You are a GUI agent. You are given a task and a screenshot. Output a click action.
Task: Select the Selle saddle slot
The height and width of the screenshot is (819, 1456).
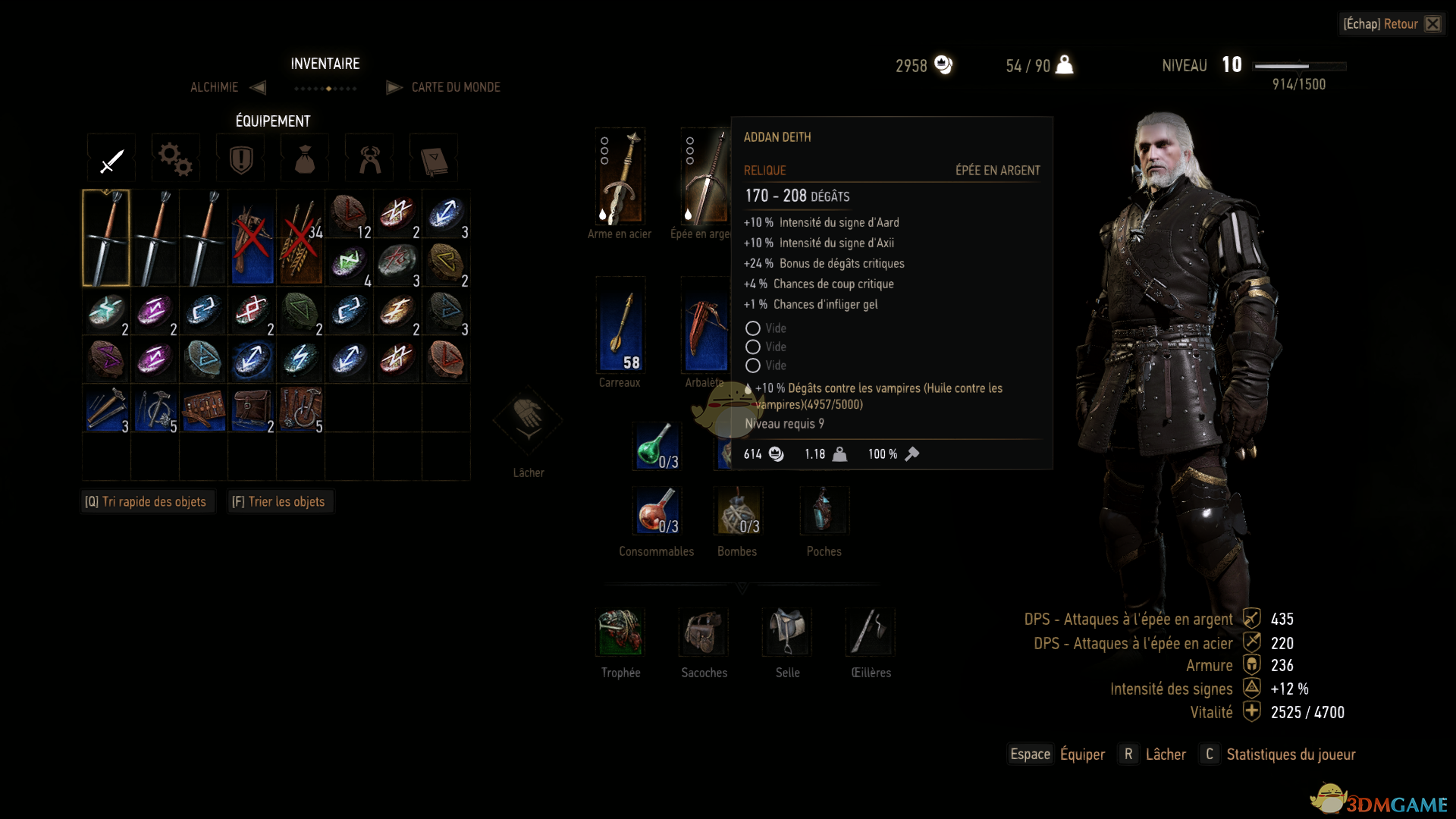tap(786, 632)
